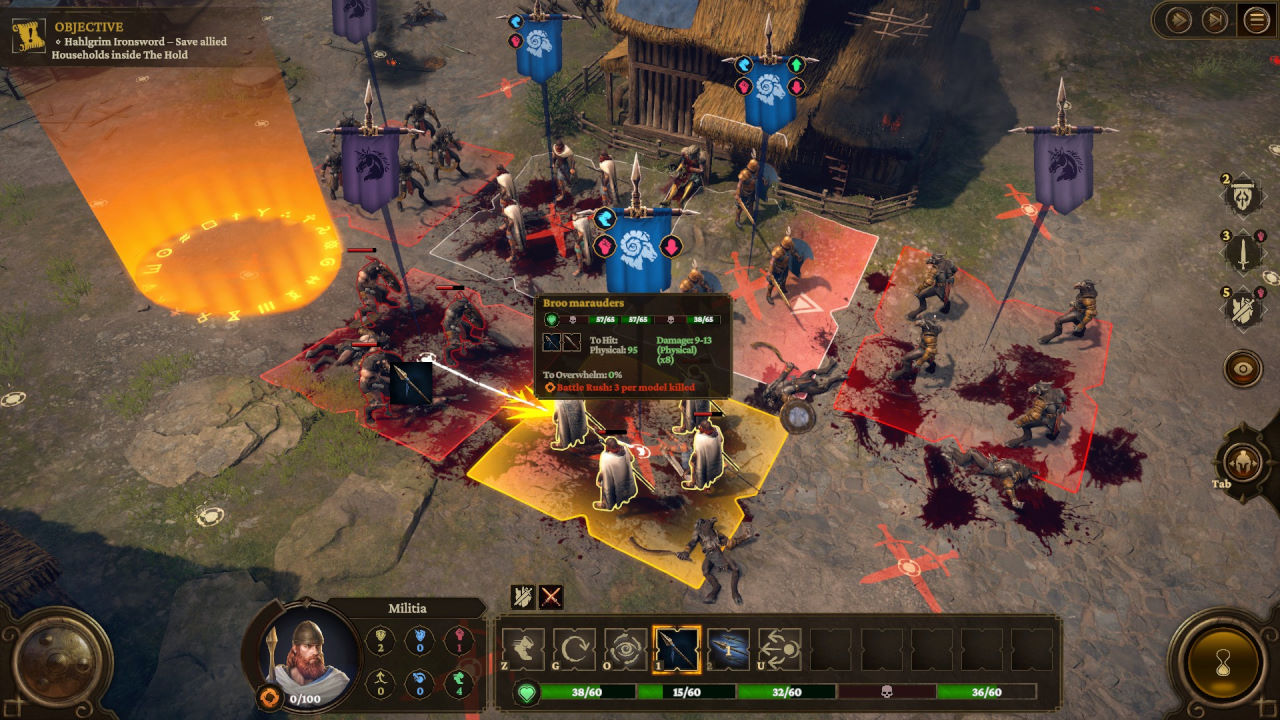Select the shield unit group numbered 5
Screen dimensions: 1280x720
(x=1243, y=307)
